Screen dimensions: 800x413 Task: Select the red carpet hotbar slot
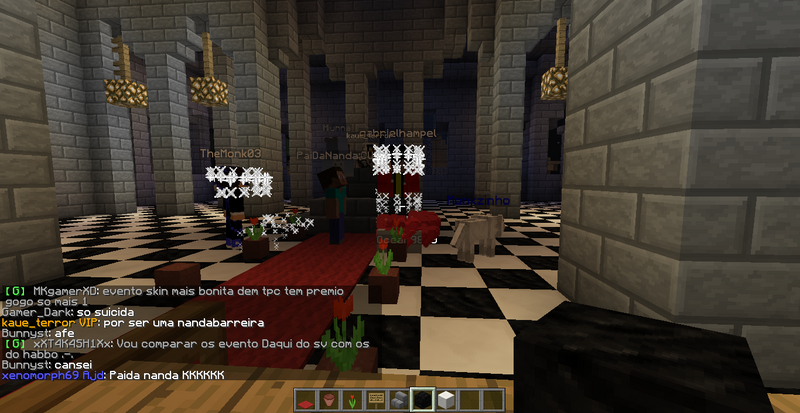(x=306, y=401)
